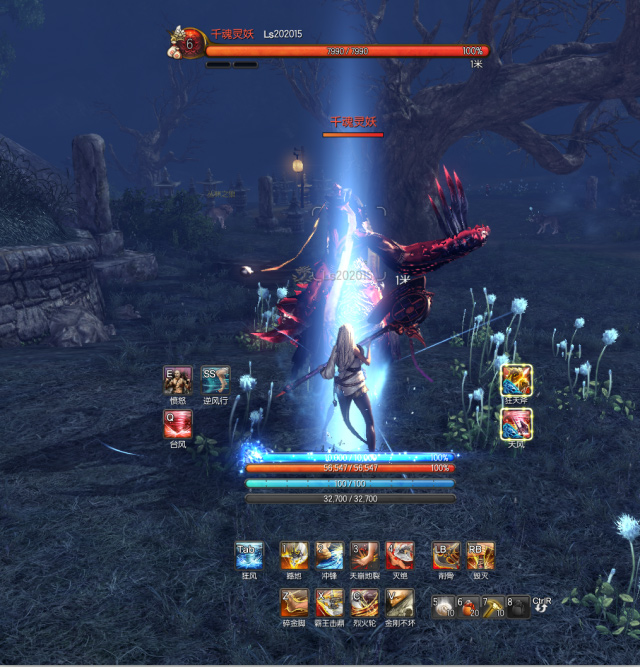The width and height of the screenshot is (640, 667).
Task: Select the 千魂灵妖 boss portrait
Action: click(187, 42)
